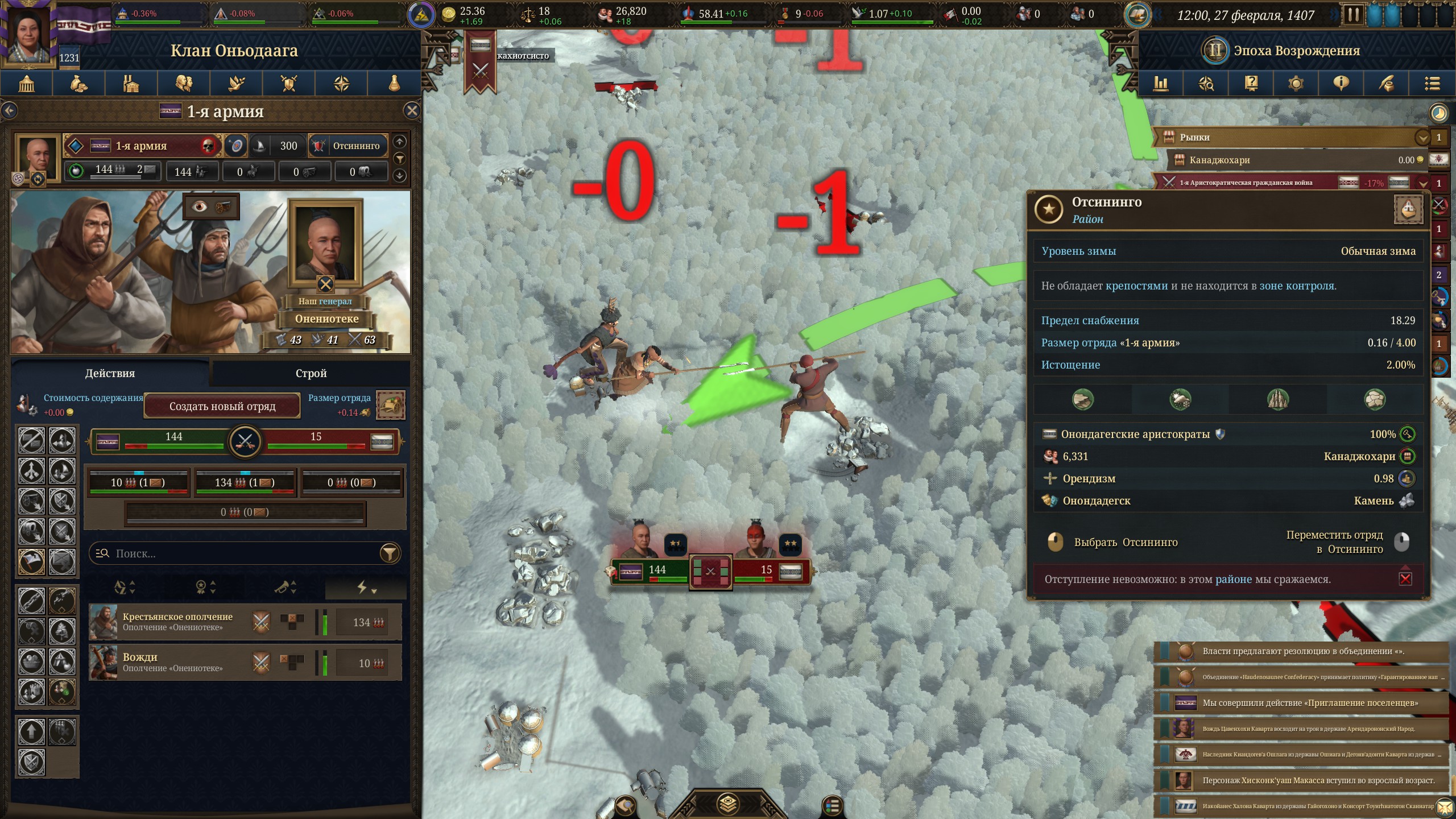
Task: Open the Действия tab
Action: click(110, 373)
